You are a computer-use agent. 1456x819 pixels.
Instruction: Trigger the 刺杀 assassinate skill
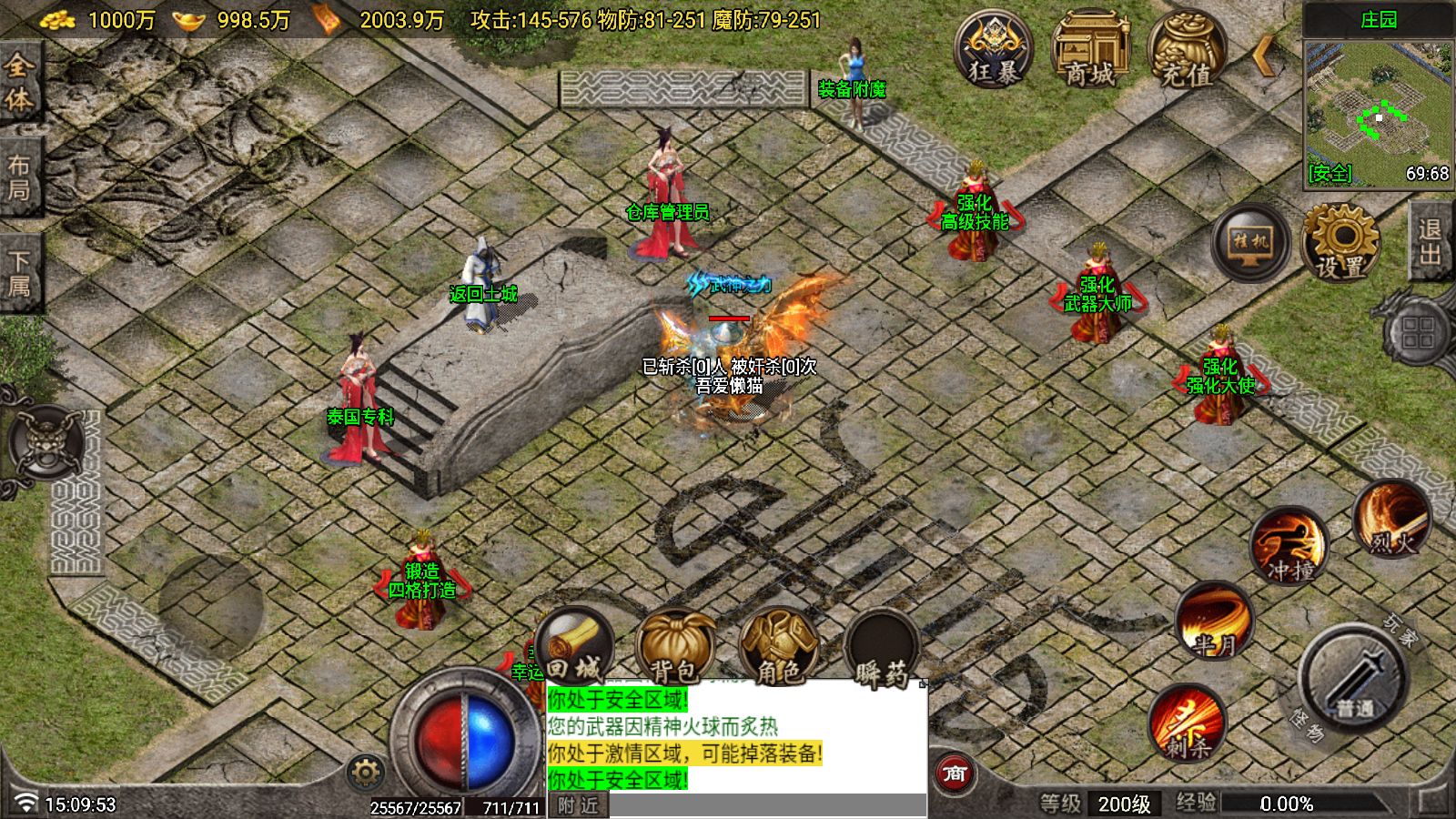1188,723
